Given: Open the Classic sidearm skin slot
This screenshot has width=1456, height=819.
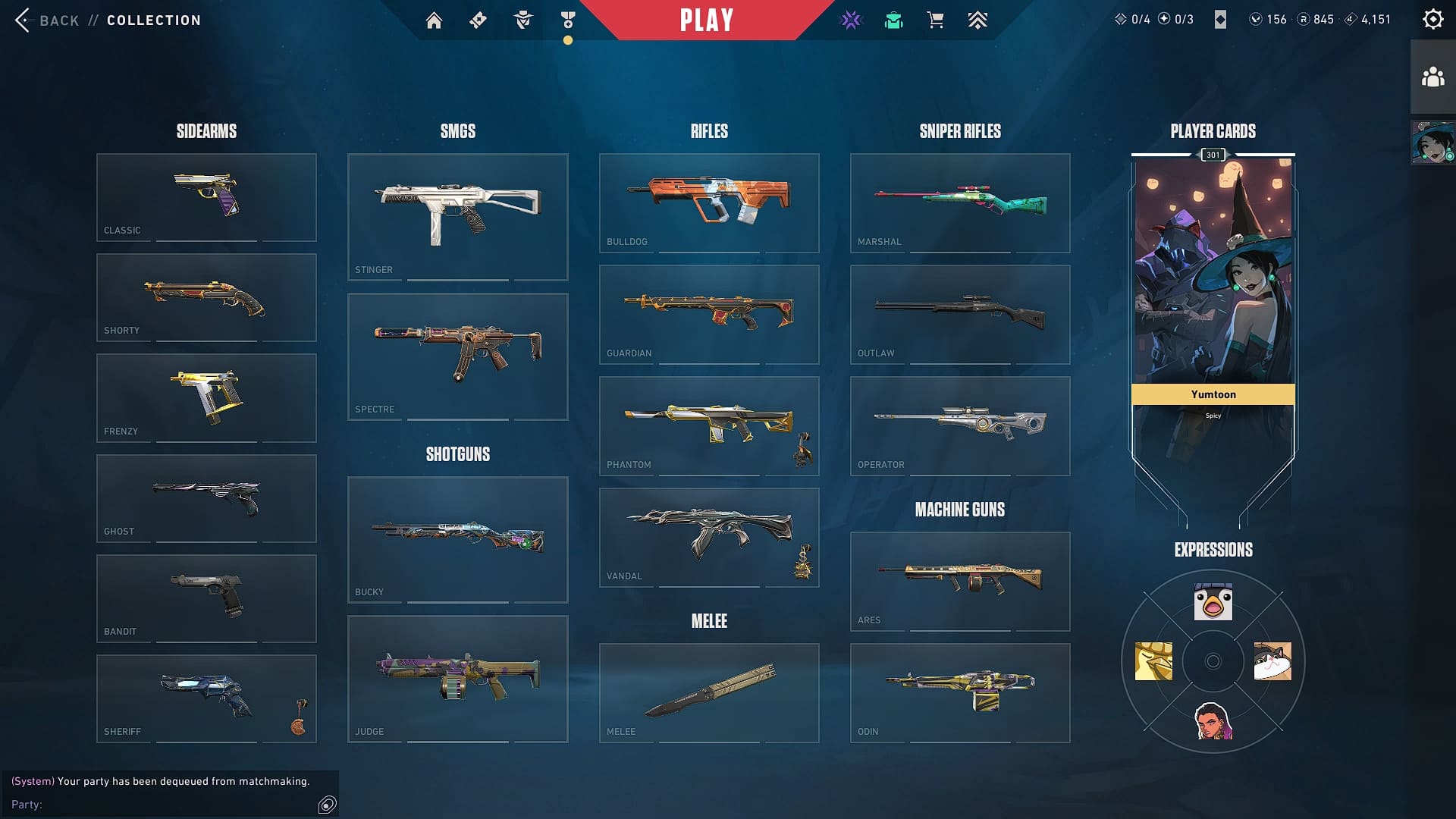Looking at the screenshot, I should 206,196.
